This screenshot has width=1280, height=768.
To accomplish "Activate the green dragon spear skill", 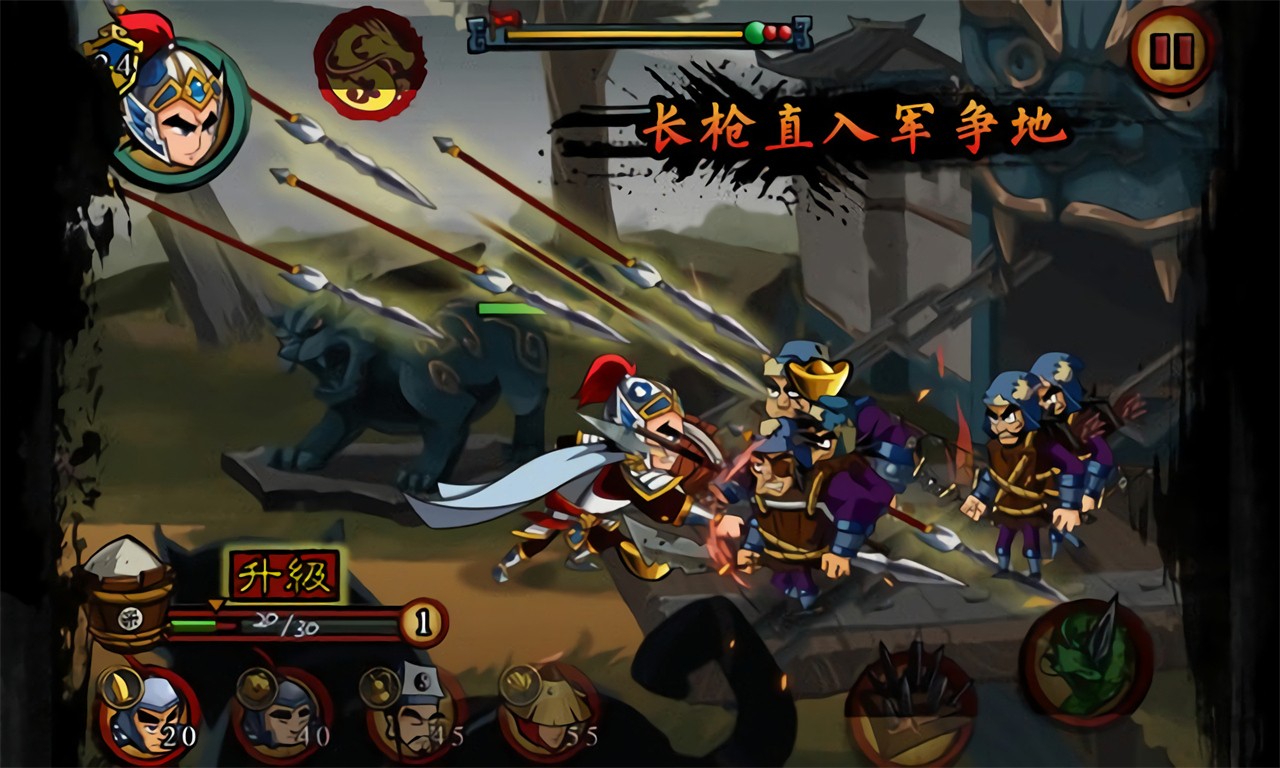I will (x=1086, y=660).
